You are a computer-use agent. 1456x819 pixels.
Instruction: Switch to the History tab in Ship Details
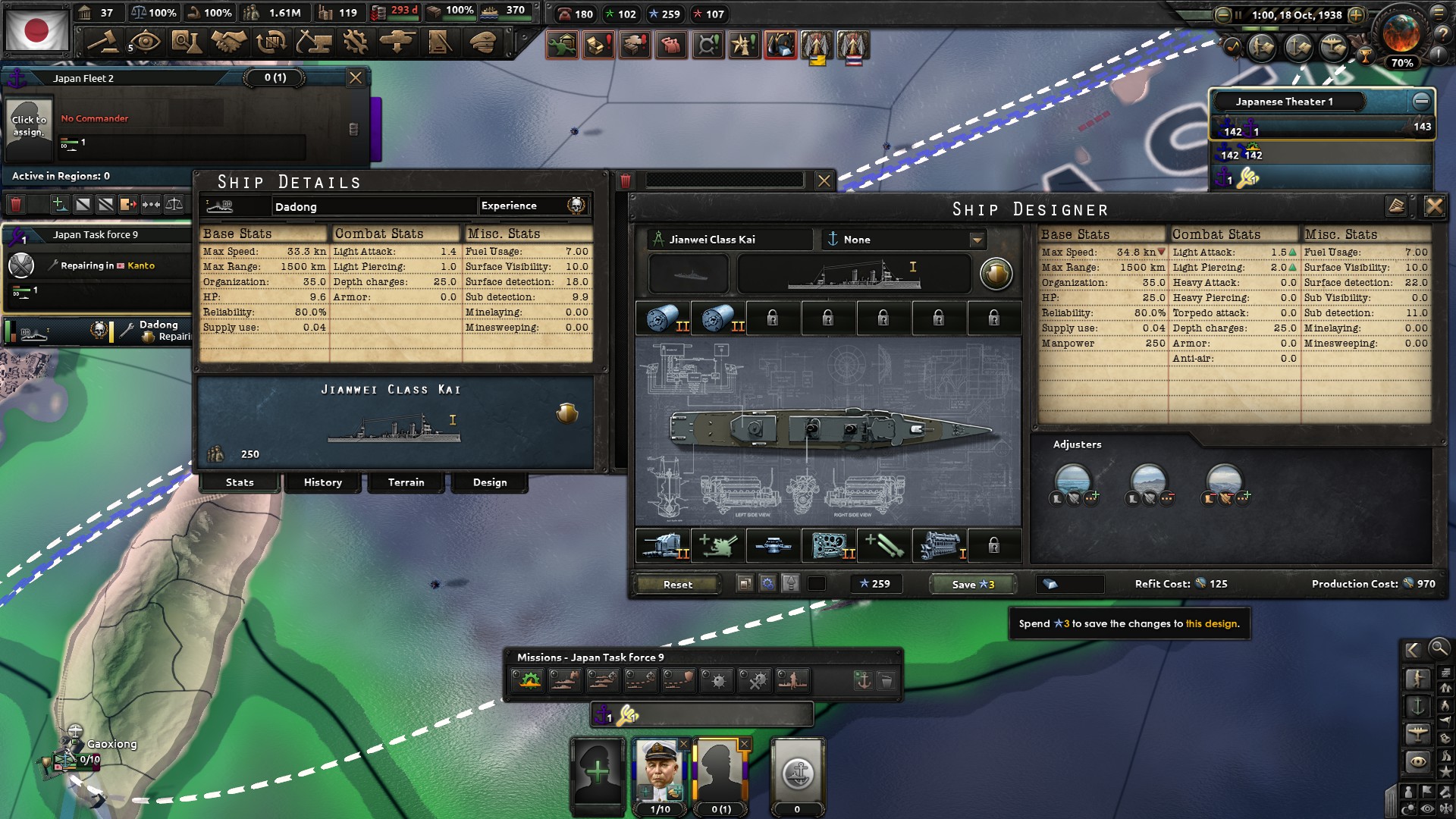tap(322, 482)
